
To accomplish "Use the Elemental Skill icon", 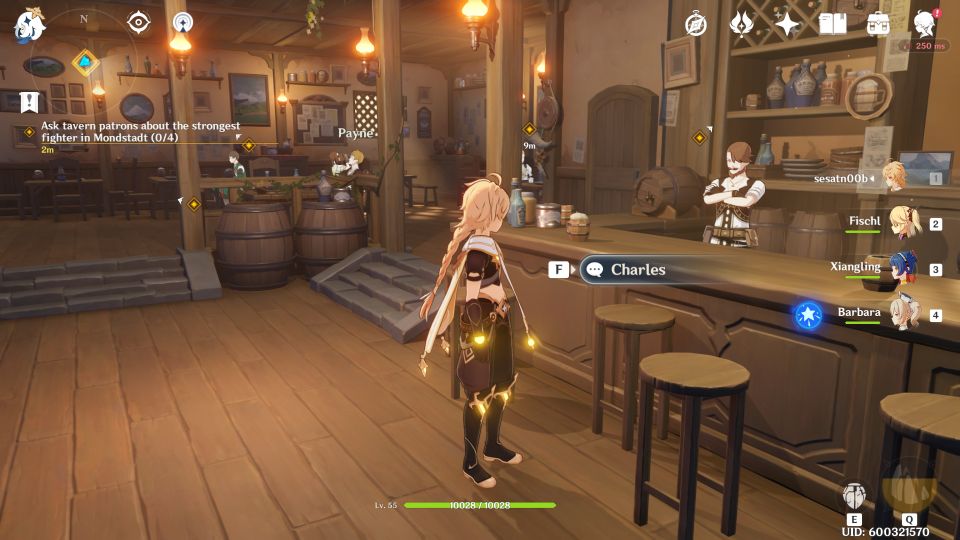I will pyautogui.click(x=854, y=496).
